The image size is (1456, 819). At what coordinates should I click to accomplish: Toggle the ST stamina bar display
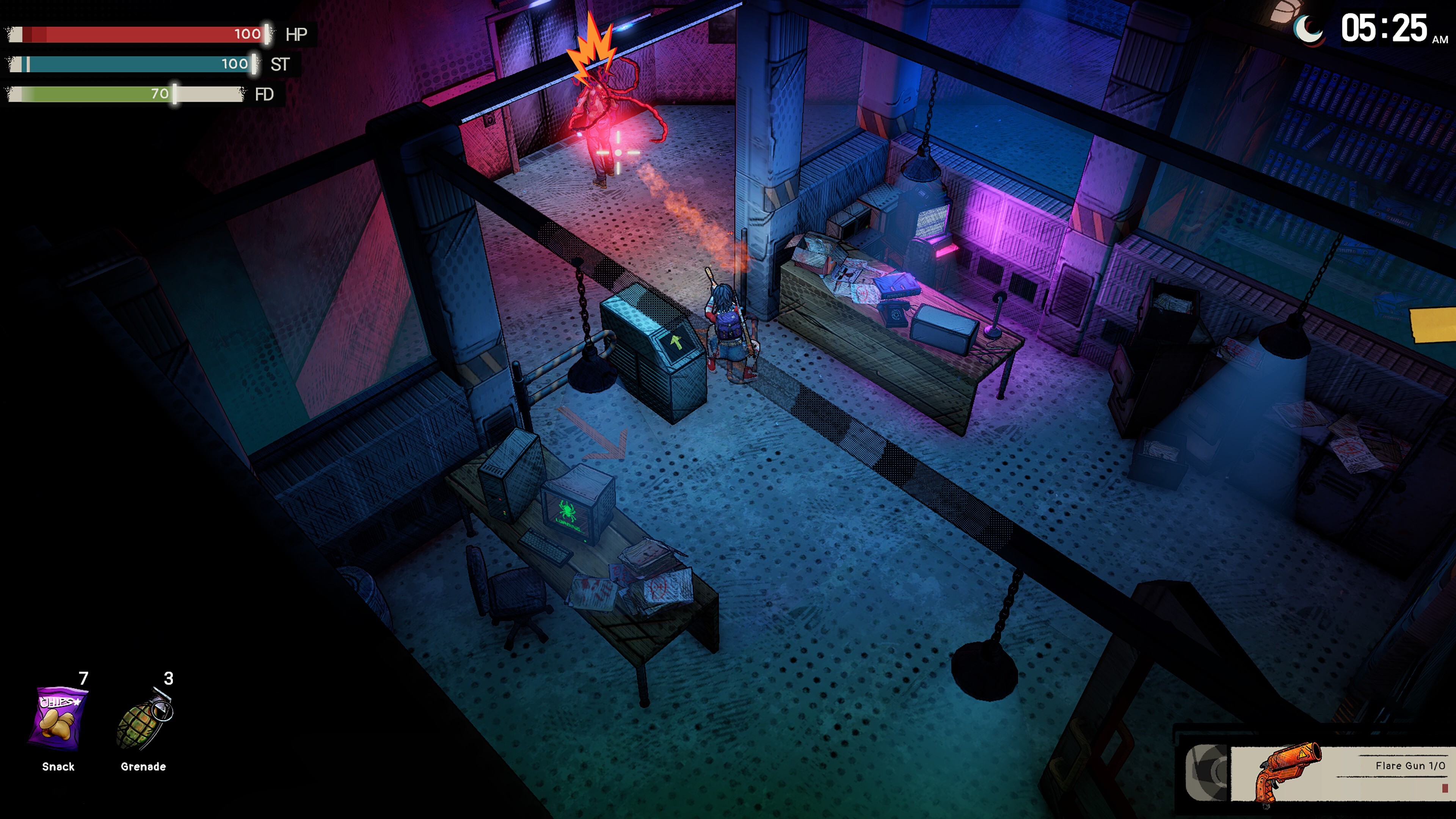pyautogui.click(x=136, y=65)
